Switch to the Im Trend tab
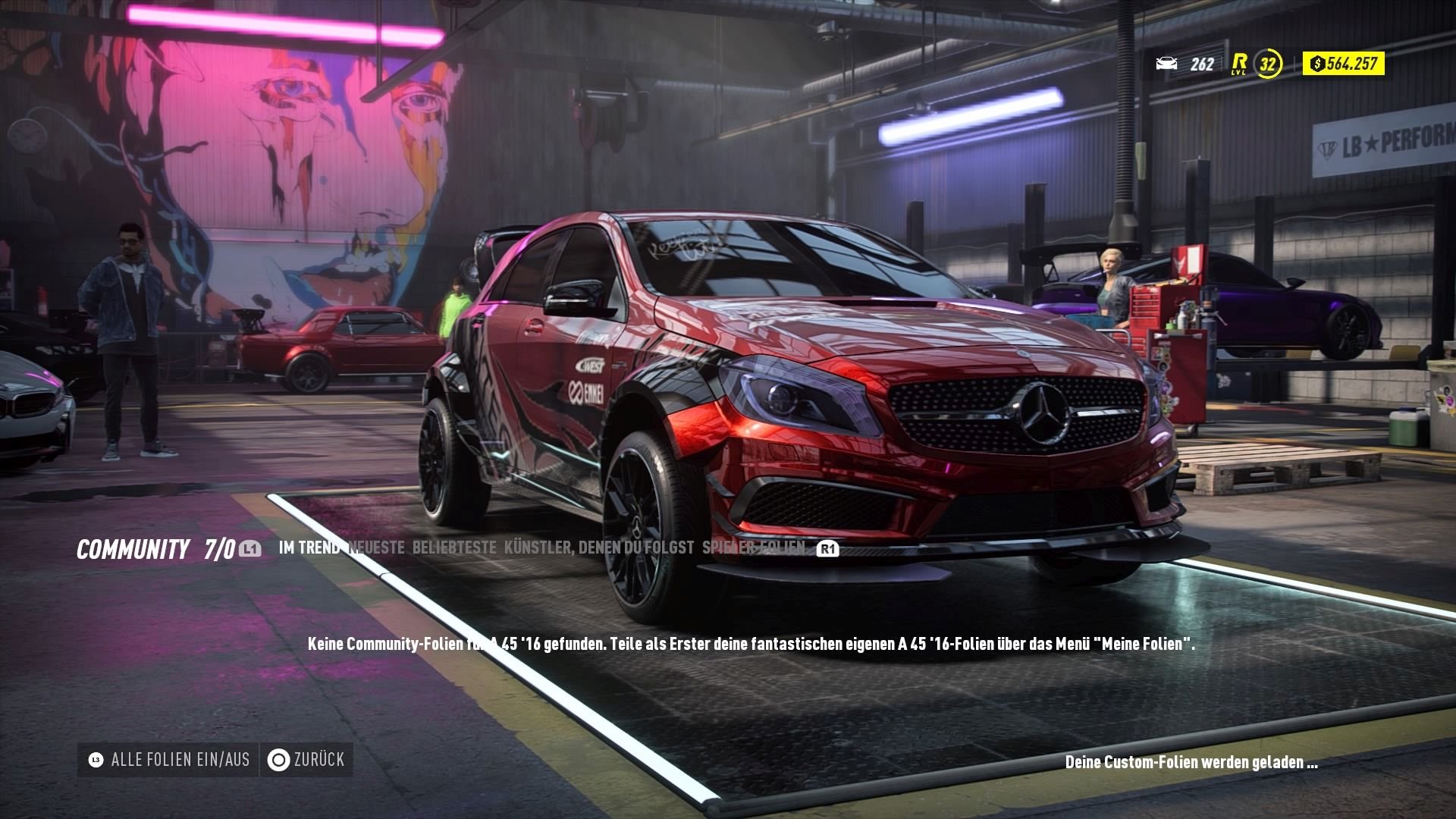This screenshot has height=819, width=1456. [x=309, y=548]
